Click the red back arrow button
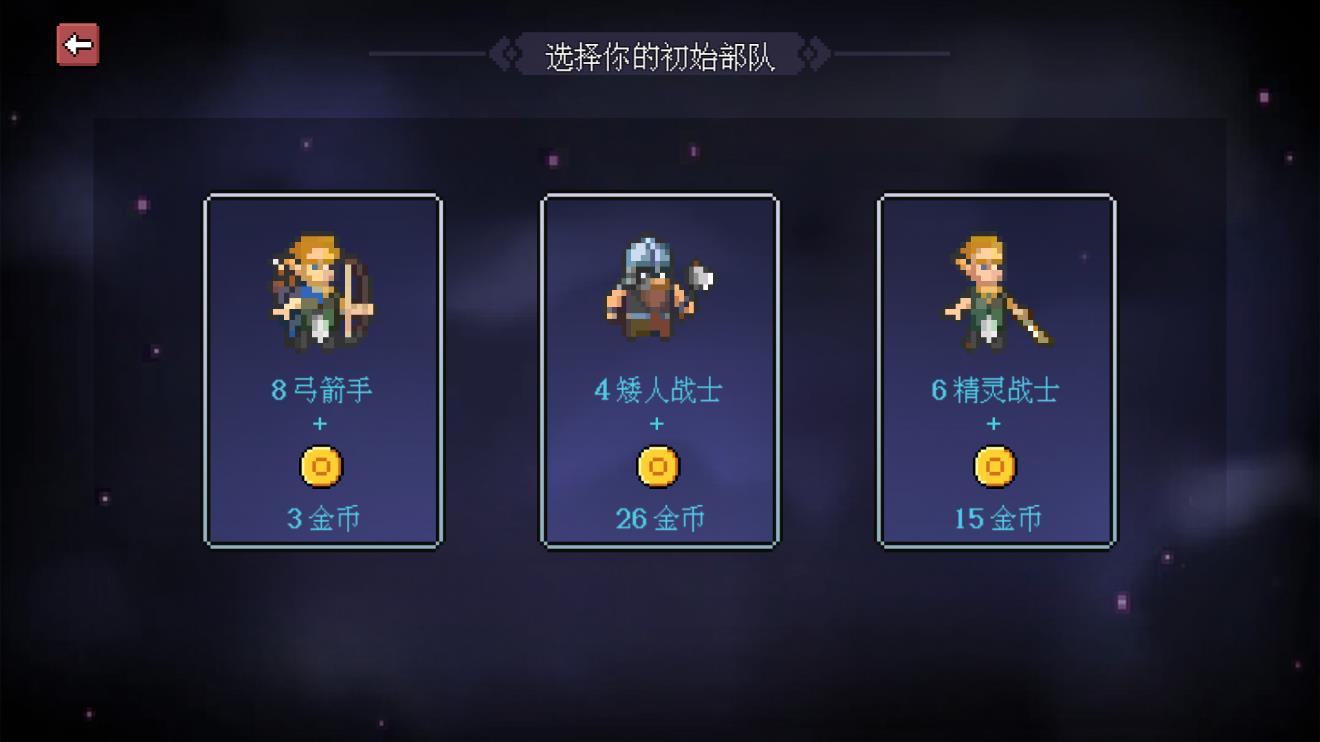 pos(75,44)
